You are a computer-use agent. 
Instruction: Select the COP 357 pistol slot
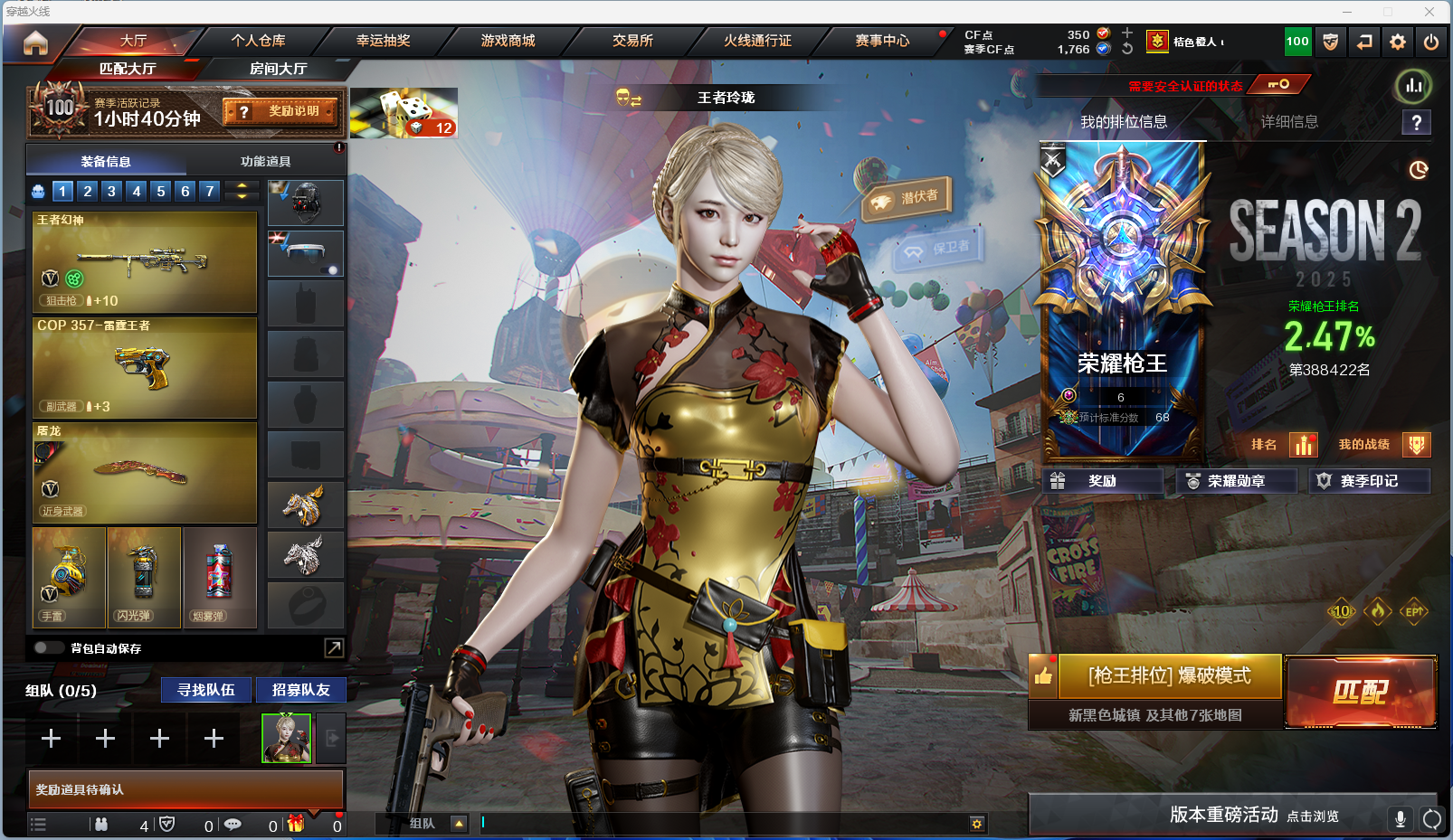coord(145,367)
